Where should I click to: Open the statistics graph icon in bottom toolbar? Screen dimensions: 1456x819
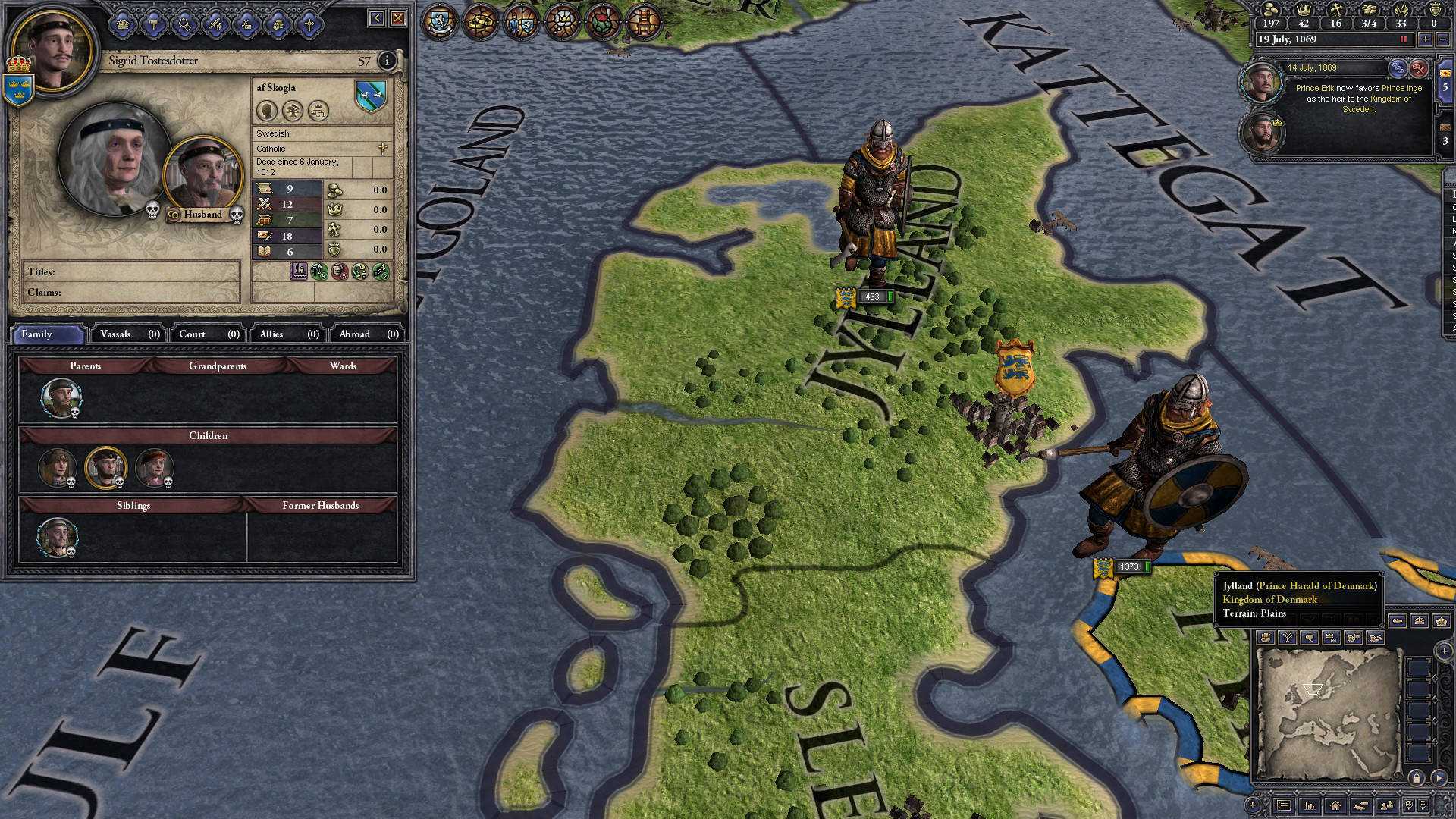click(x=1310, y=805)
